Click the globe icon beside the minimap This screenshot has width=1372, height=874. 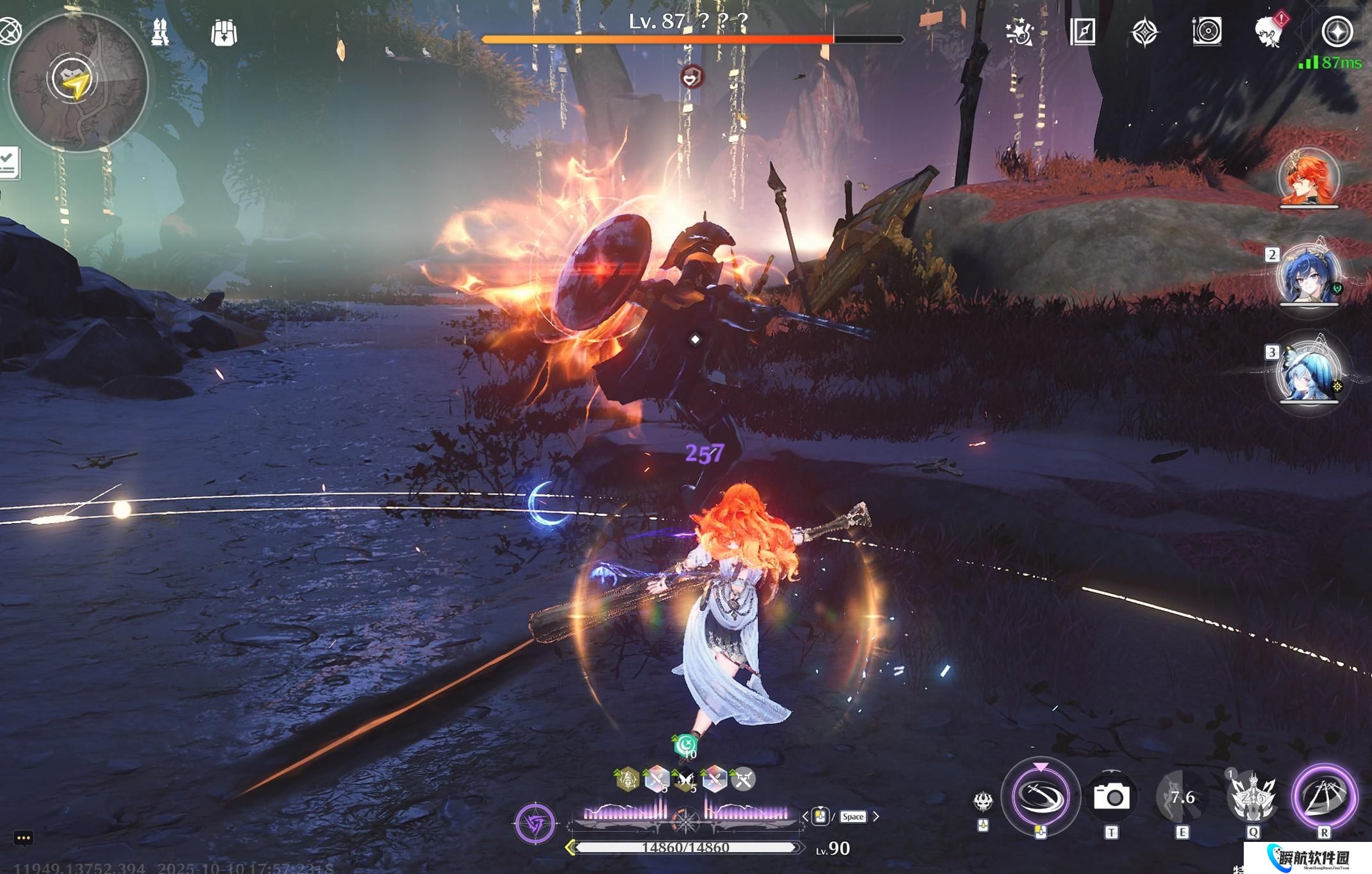click(9, 31)
